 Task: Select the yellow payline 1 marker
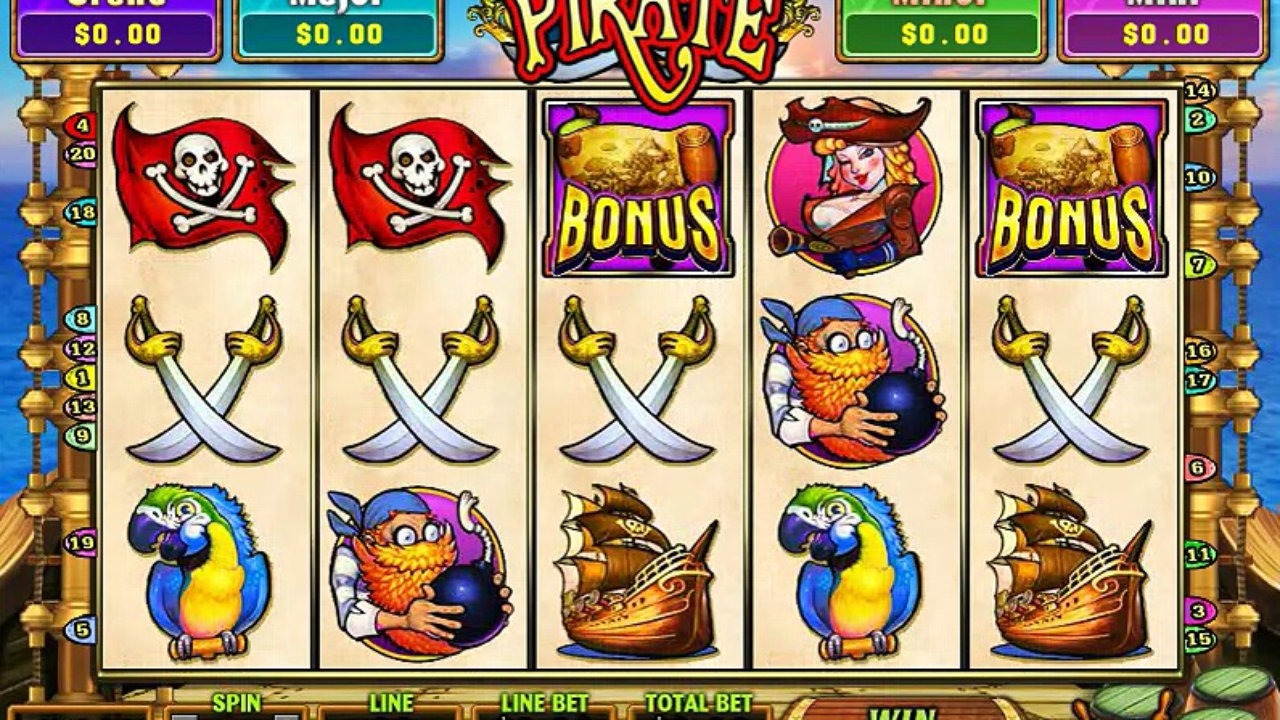point(79,379)
